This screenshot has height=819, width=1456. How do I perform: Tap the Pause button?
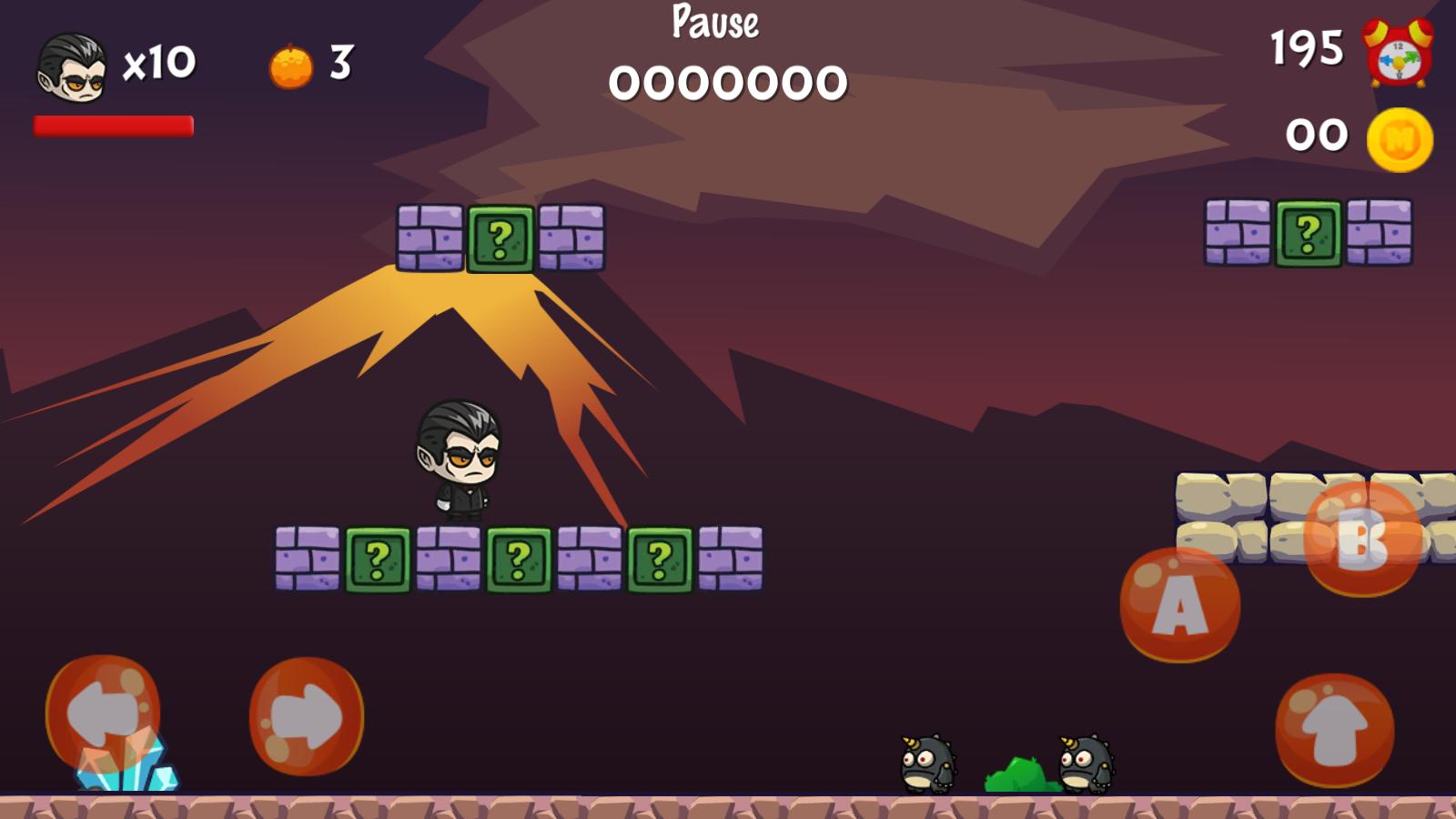(715, 22)
